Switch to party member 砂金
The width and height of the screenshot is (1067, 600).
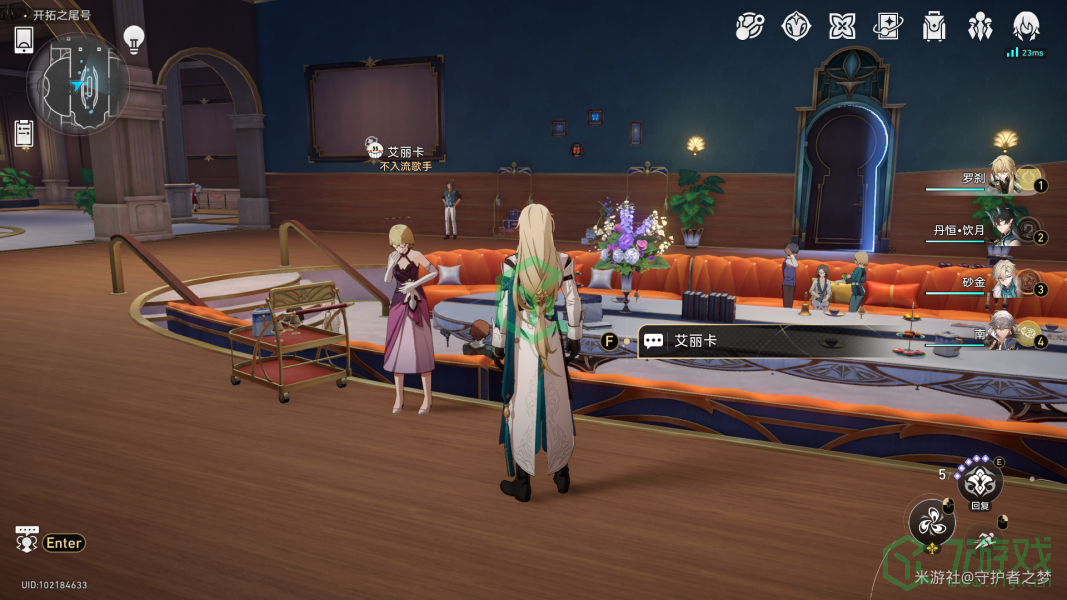coord(1008,283)
